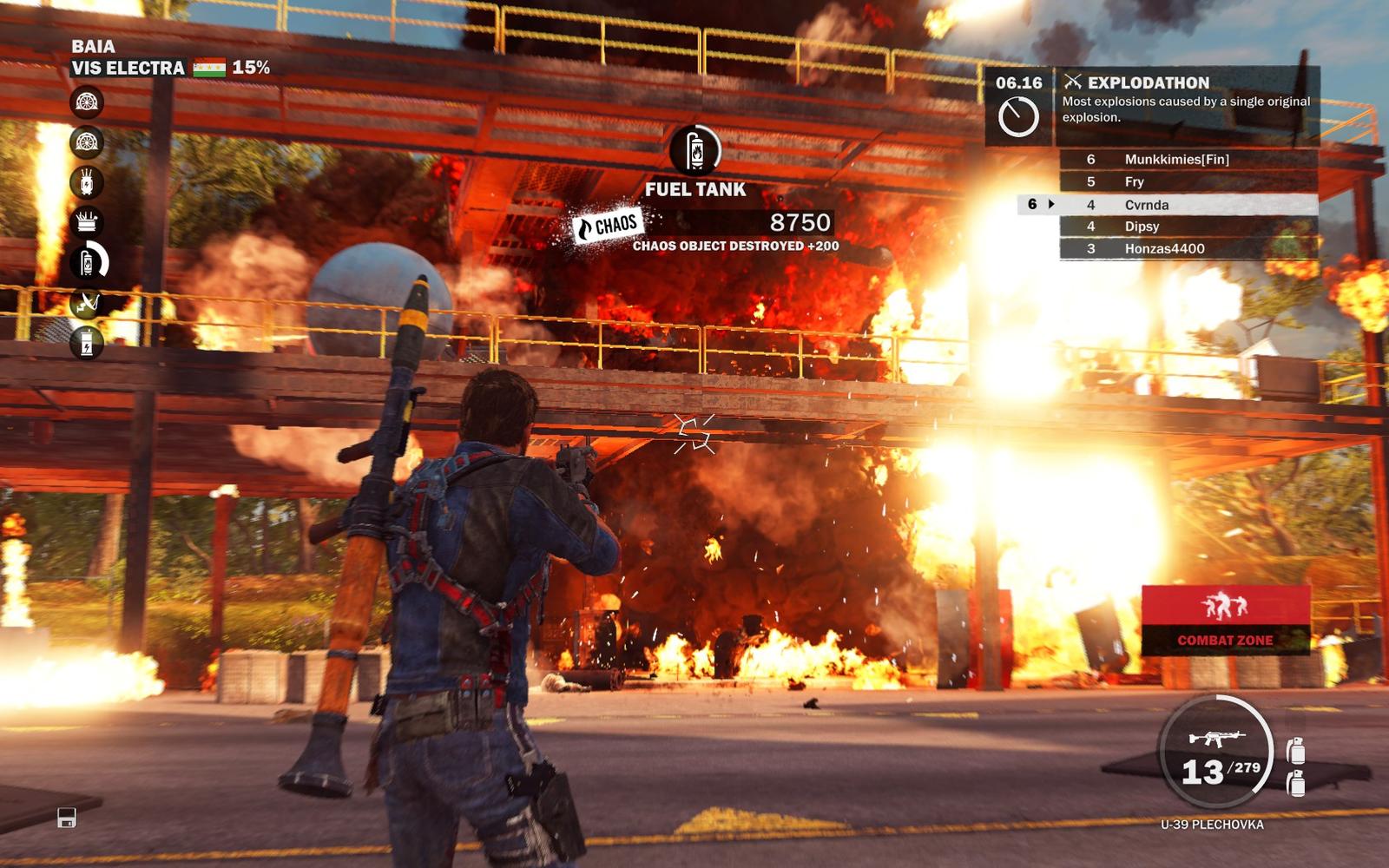Click the Vis Electra flag icon
Screen dimensions: 1389x868
coord(209,68)
